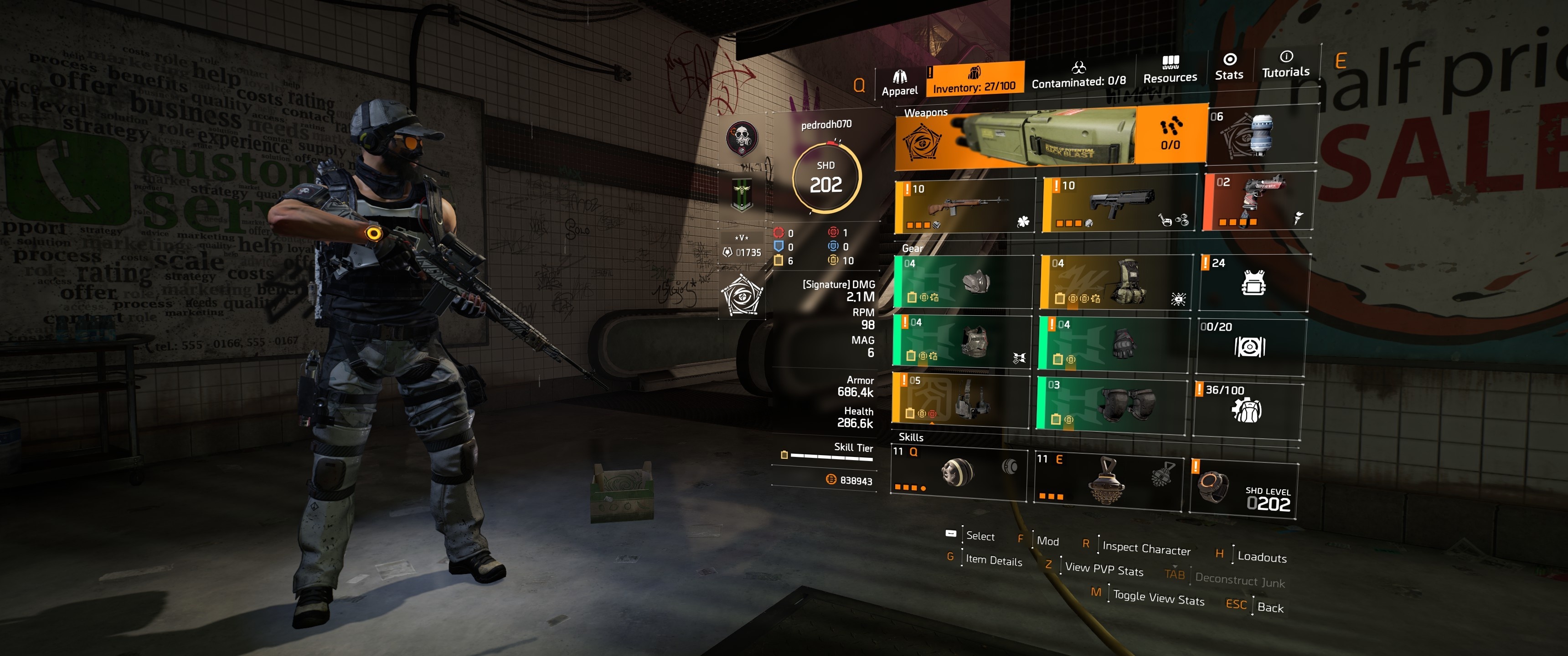Open the grenade slot

tap(1261, 134)
